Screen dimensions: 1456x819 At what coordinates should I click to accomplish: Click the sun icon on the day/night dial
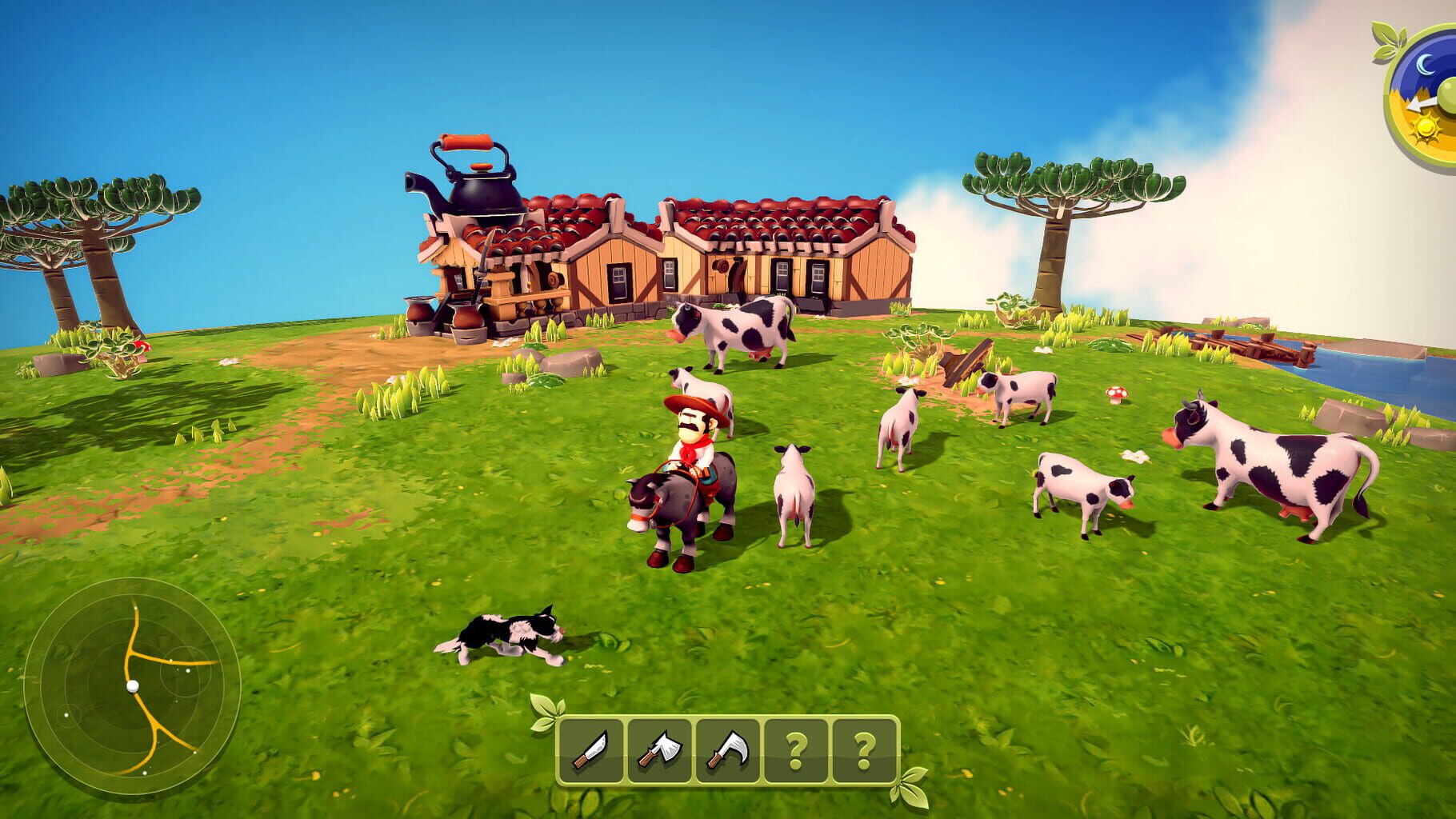pos(1426,128)
